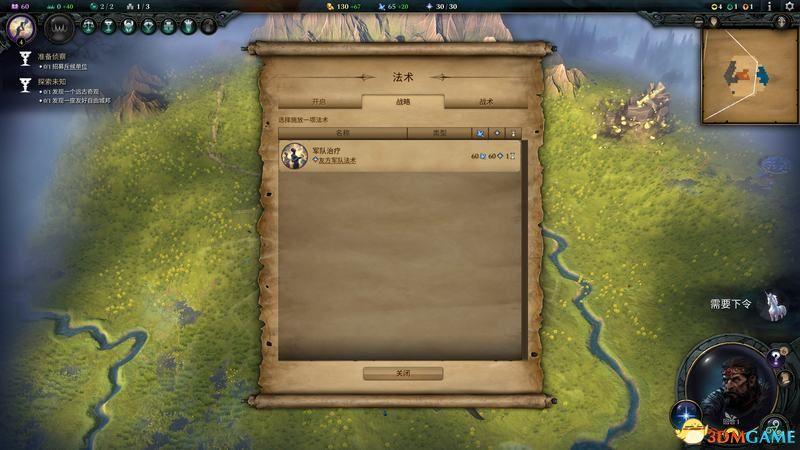The height and width of the screenshot is (450, 800).
Task: Choose the 军队治疗 army healing spell
Action: coord(400,155)
